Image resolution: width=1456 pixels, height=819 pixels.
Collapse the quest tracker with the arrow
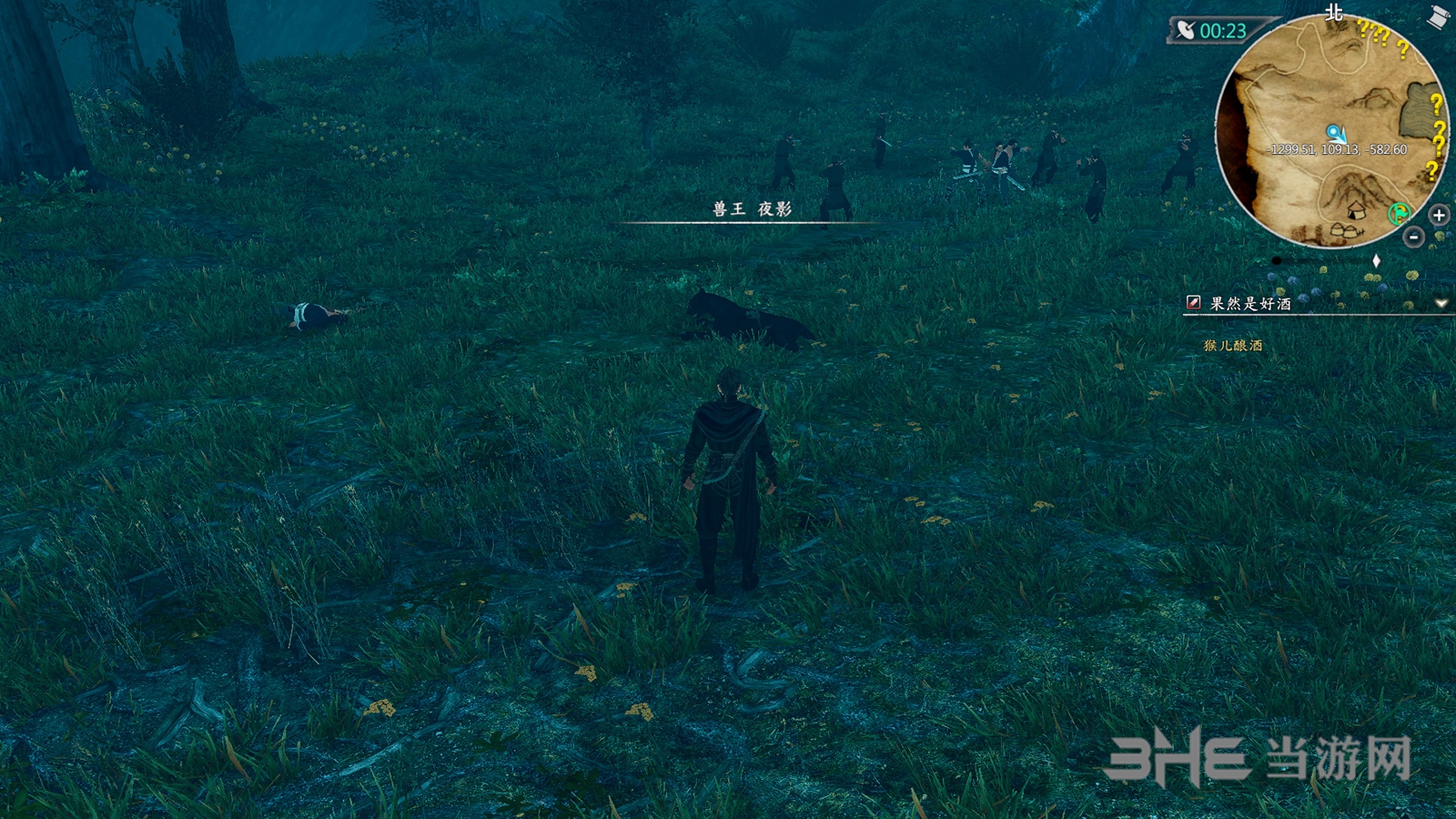tap(1441, 303)
